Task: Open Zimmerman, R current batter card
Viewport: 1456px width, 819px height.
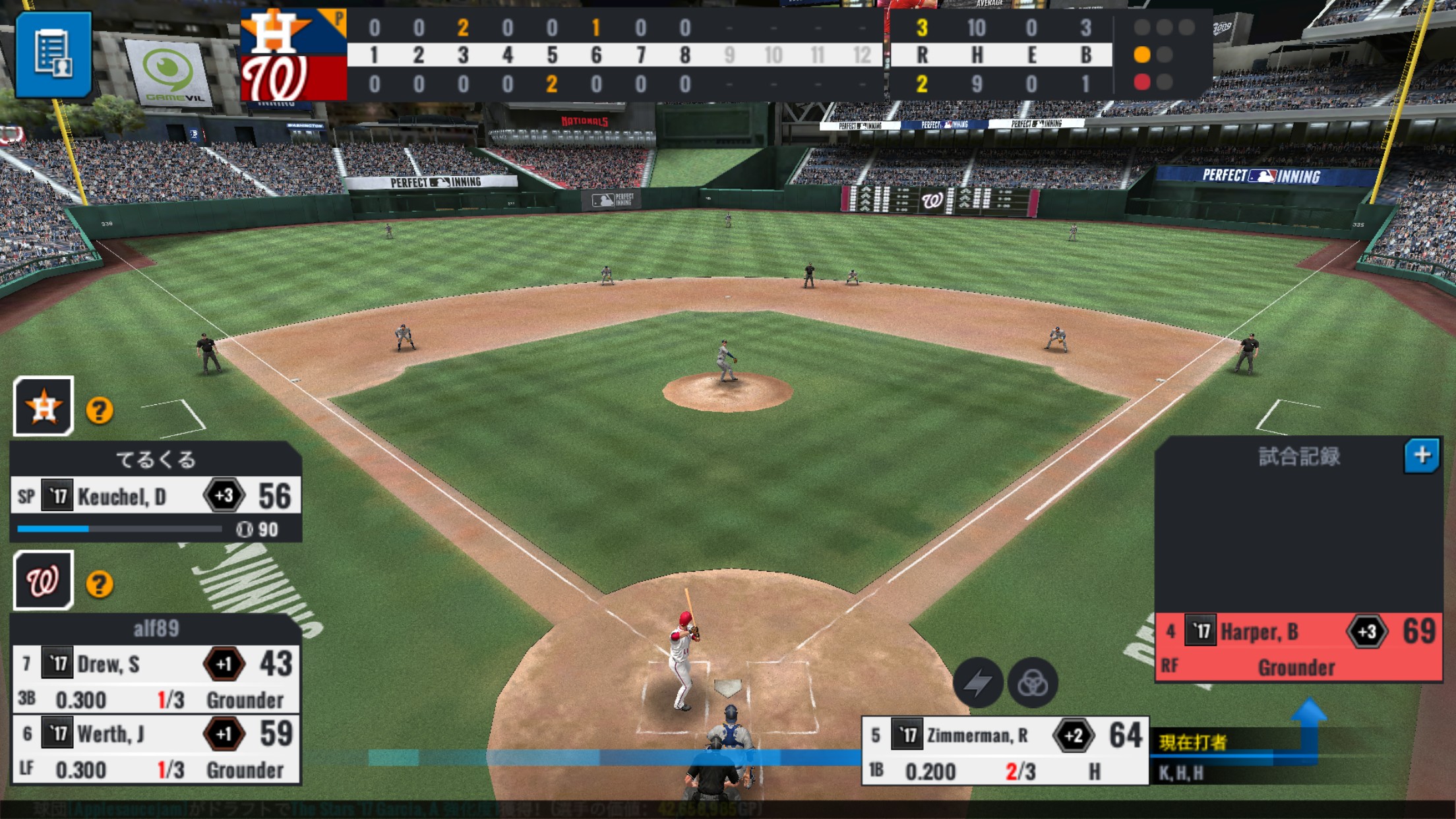Action: click(1005, 752)
